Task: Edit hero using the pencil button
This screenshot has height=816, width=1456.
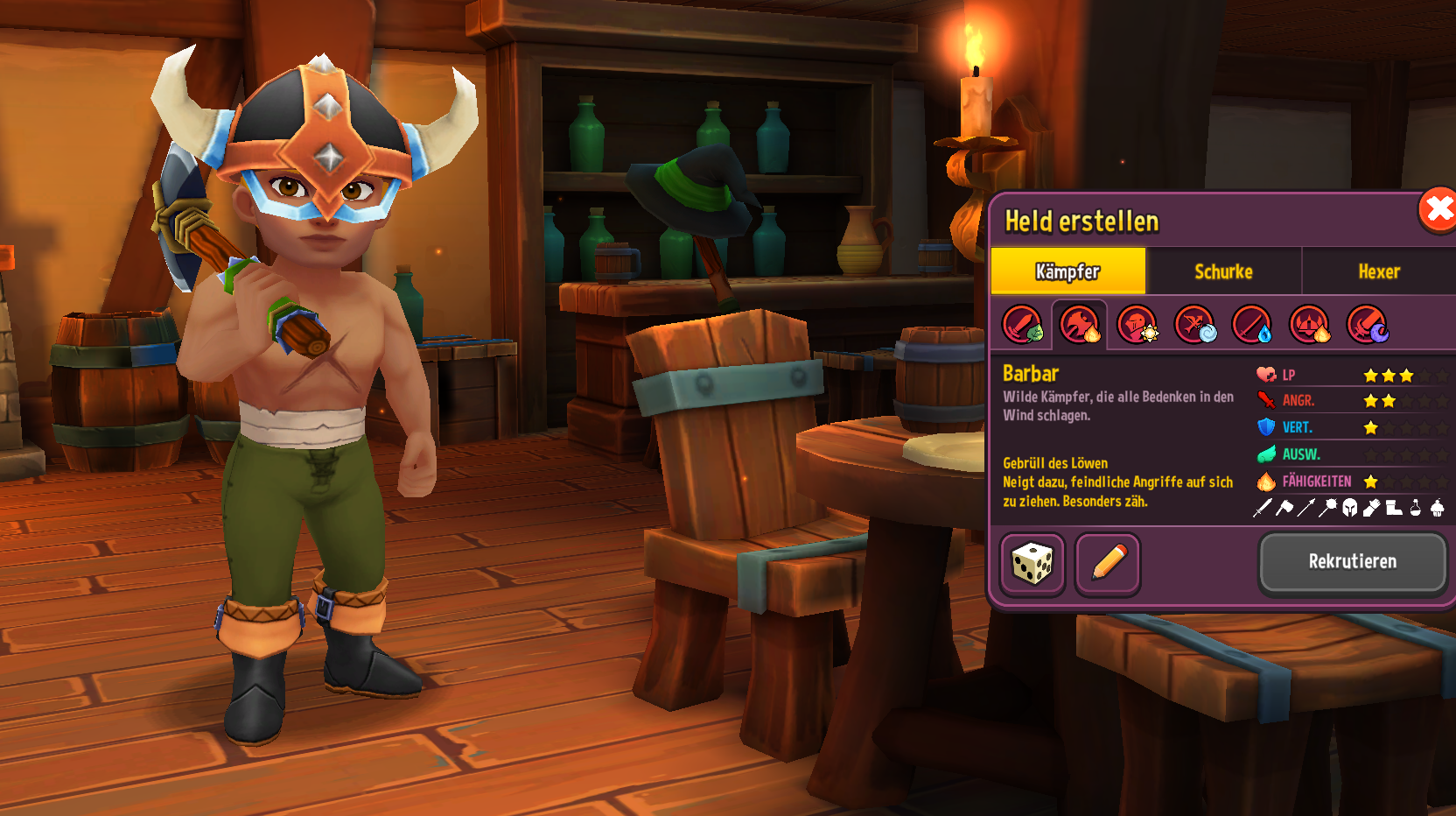Action: pyautogui.click(x=1108, y=564)
